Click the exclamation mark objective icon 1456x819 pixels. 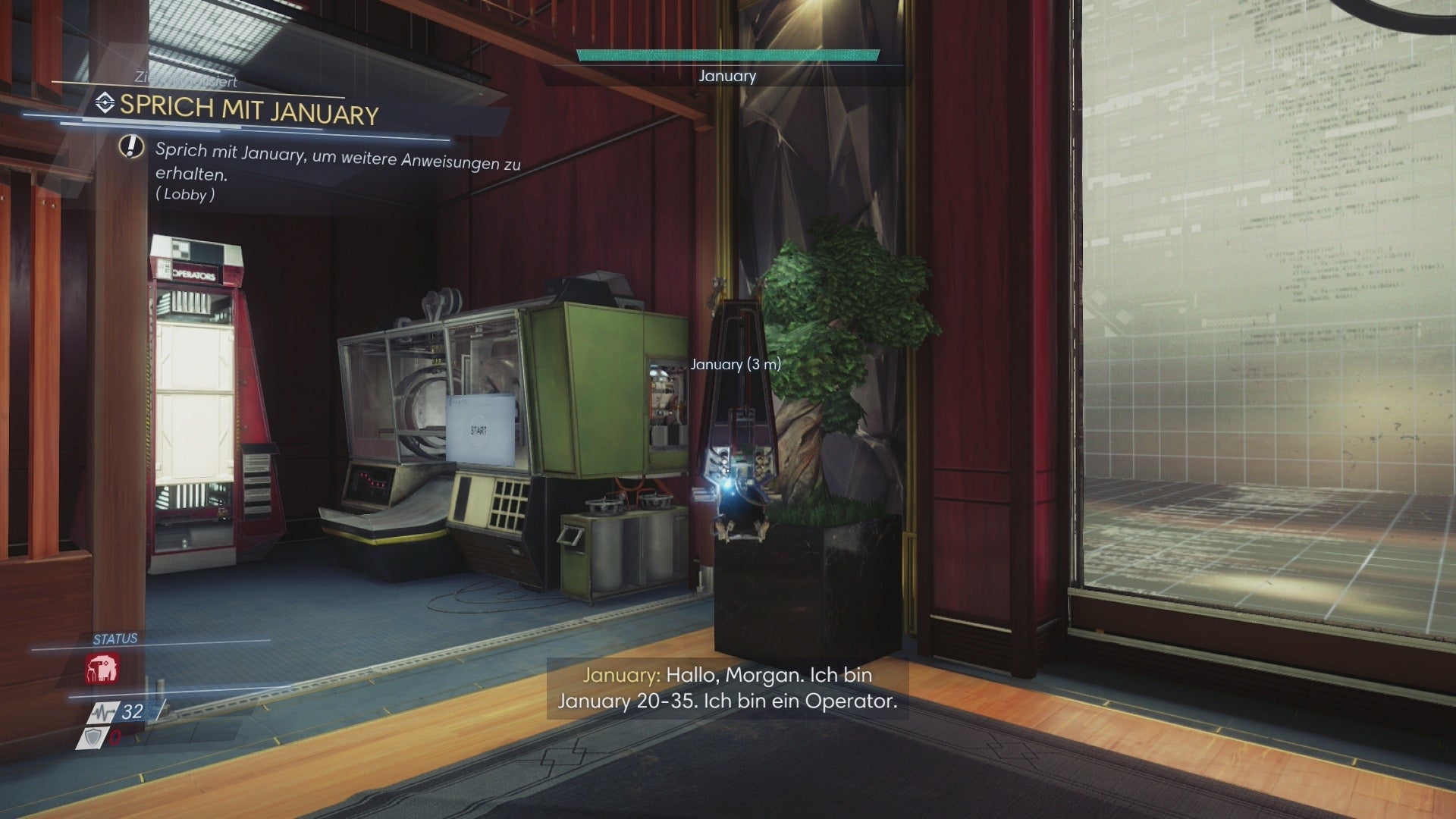point(132,146)
